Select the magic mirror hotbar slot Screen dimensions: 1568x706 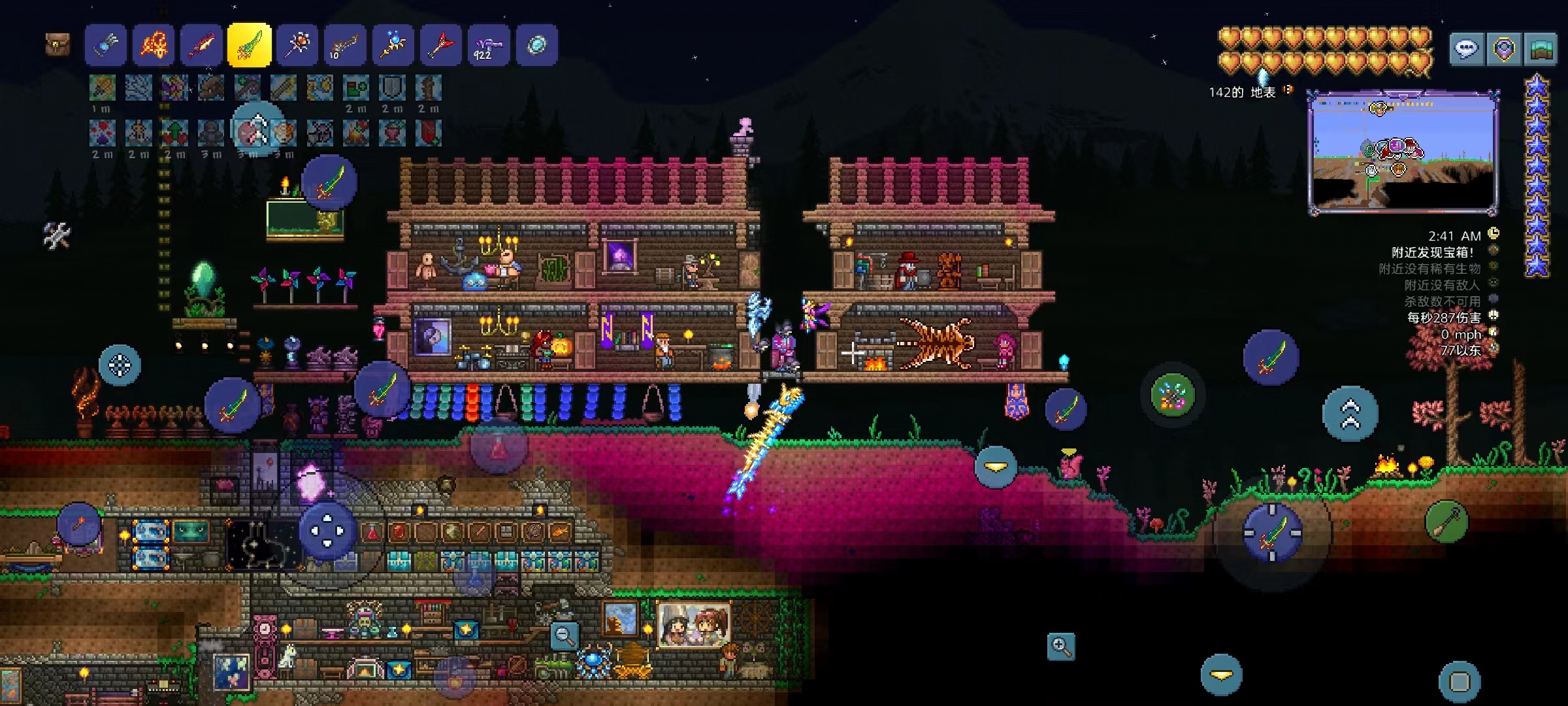[x=537, y=45]
